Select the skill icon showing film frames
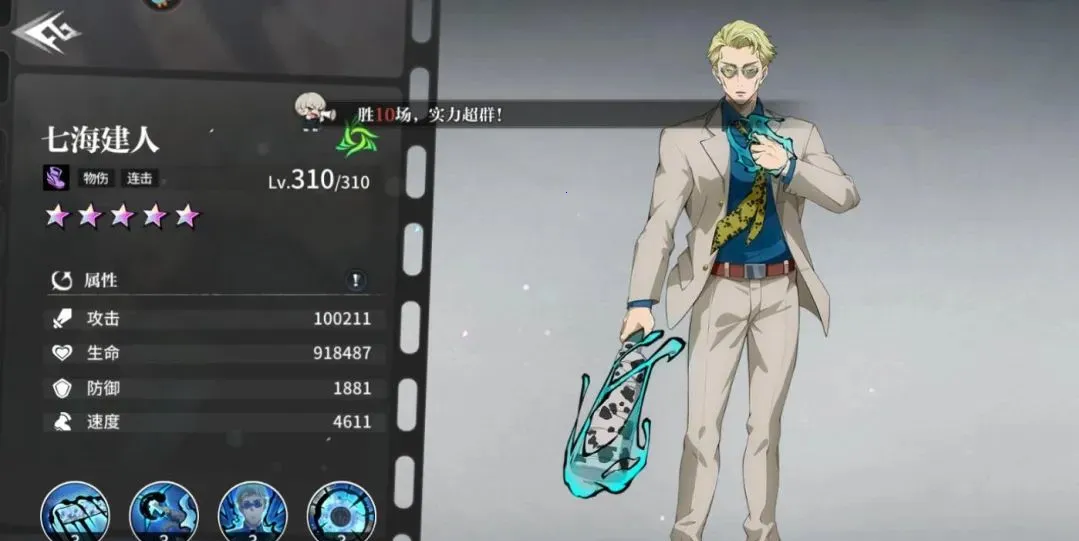The image size is (1079, 541). pos(75,513)
